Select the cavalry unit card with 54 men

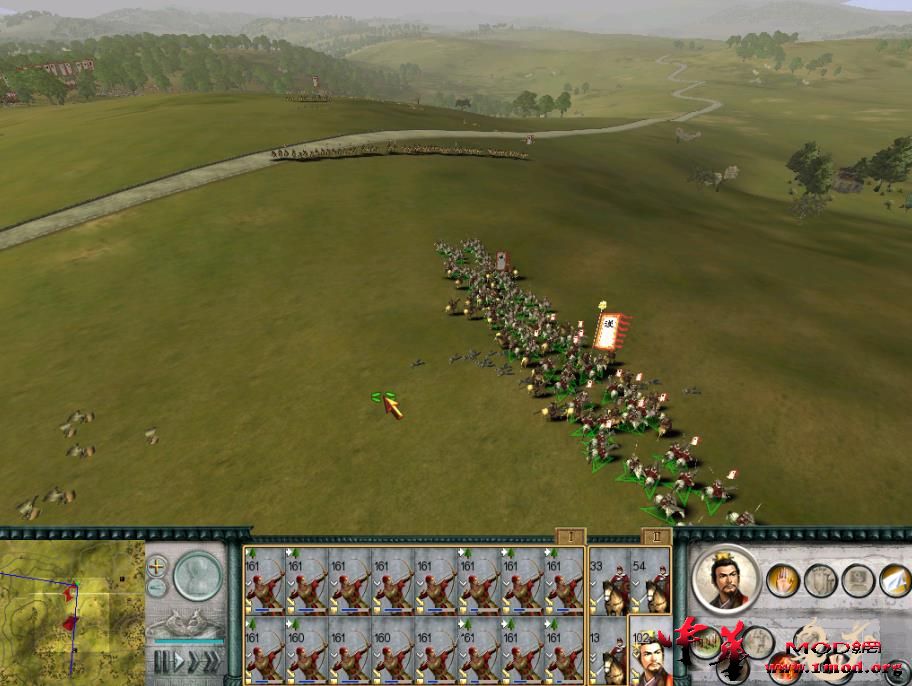click(650, 580)
